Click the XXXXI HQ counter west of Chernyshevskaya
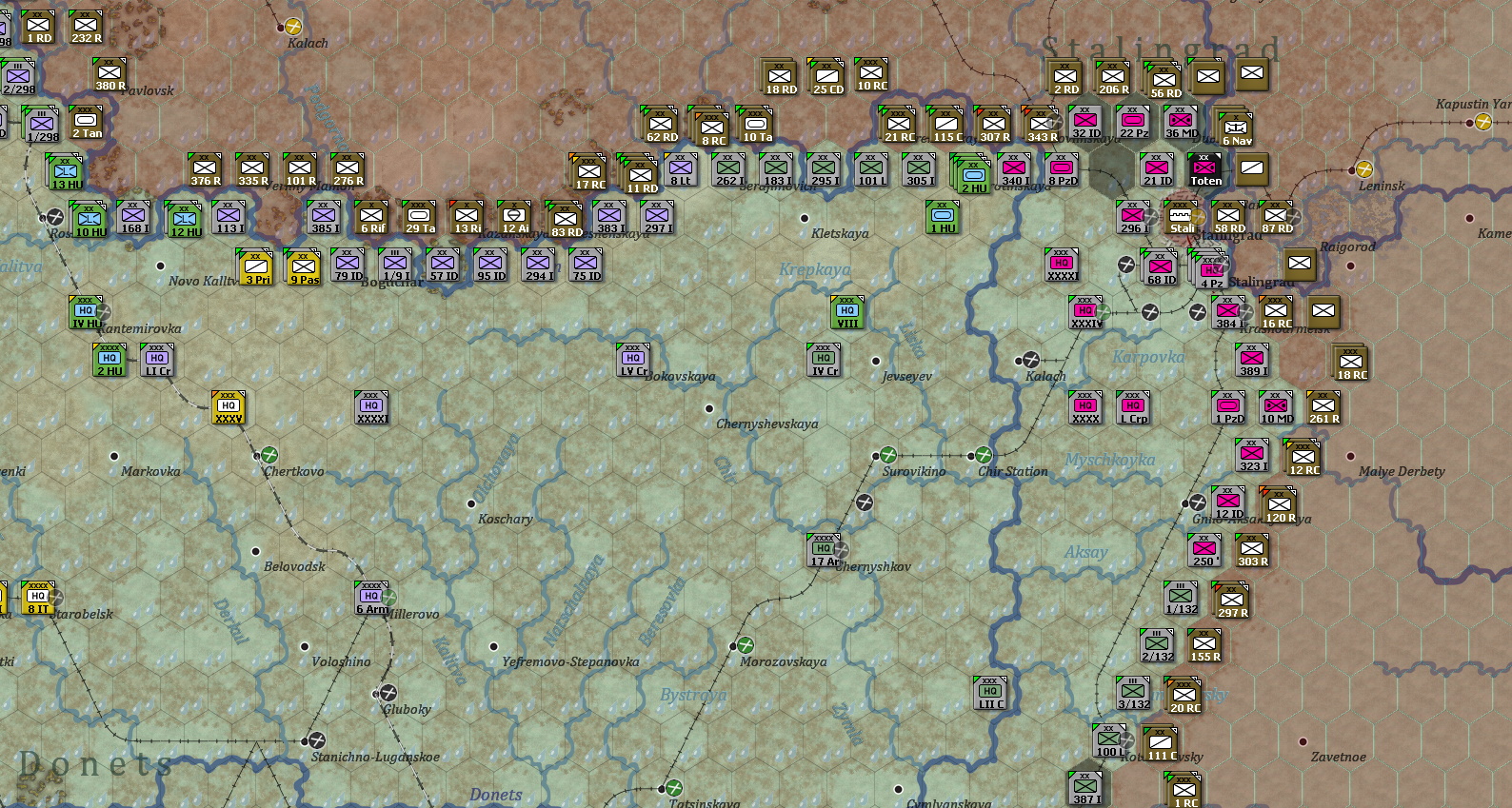Image resolution: width=1512 pixels, height=808 pixels. click(370, 408)
